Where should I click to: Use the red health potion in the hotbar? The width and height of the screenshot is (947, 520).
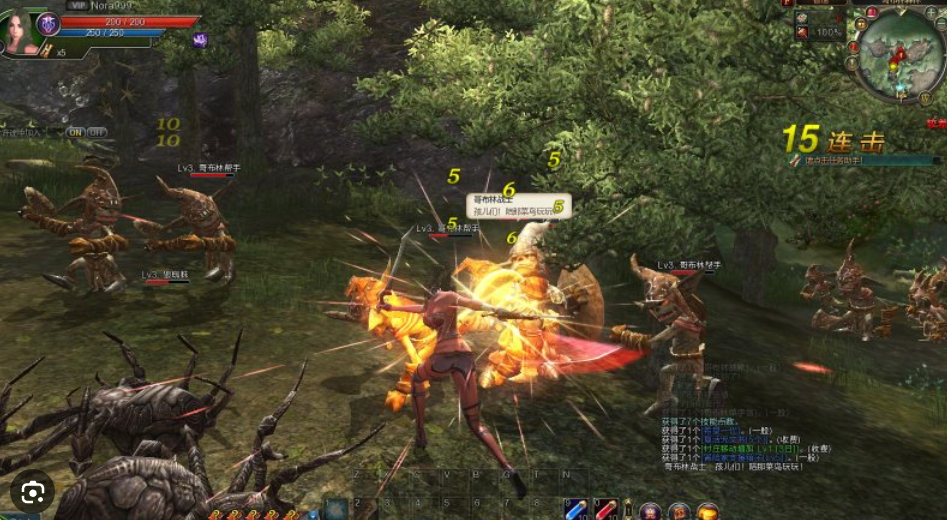pos(605,510)
